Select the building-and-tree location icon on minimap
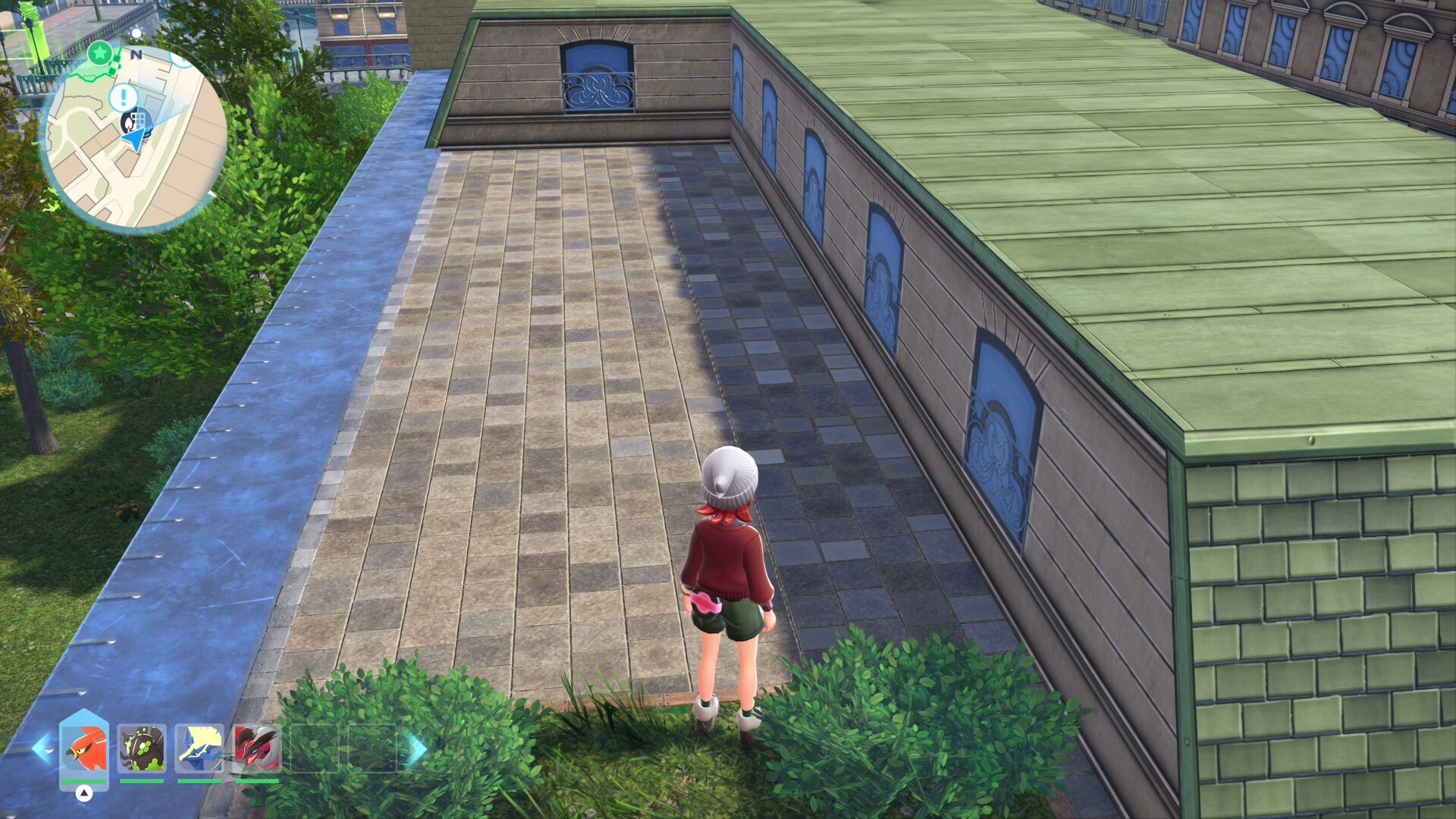The image size is (1456, 819). pos(137,121)
